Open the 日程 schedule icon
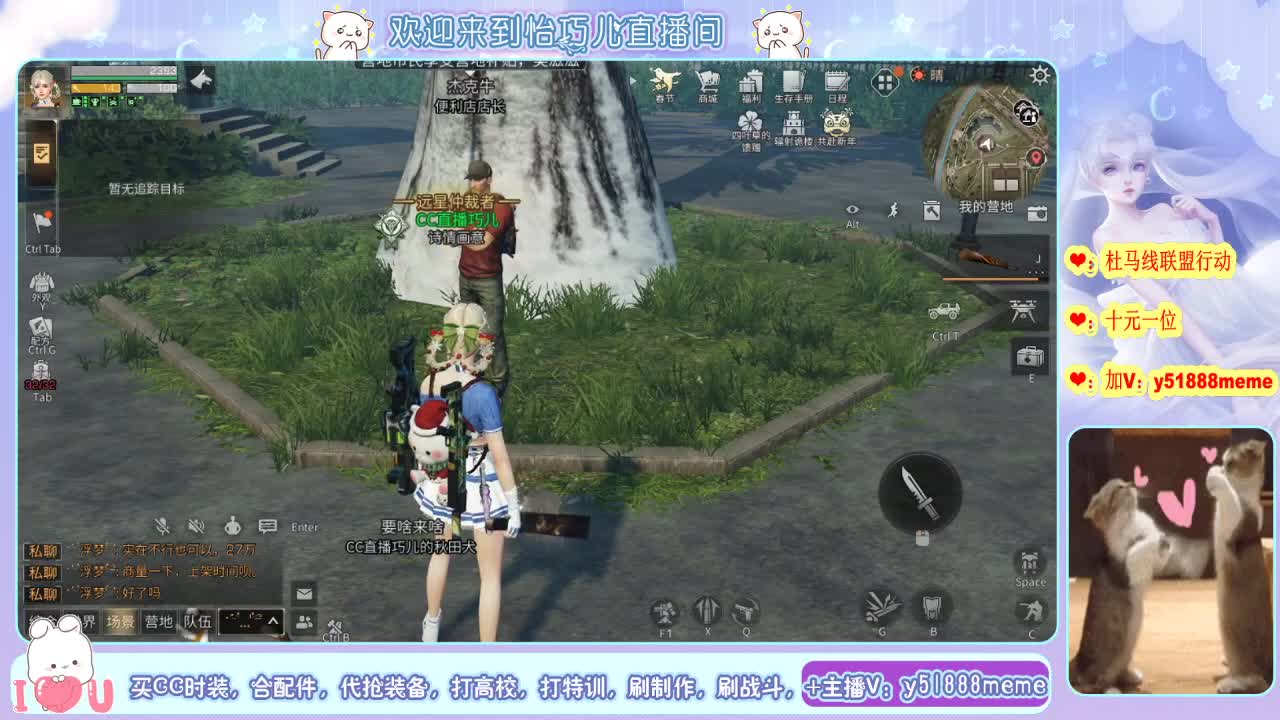The image size is (1280, 720). coord(837,80)
